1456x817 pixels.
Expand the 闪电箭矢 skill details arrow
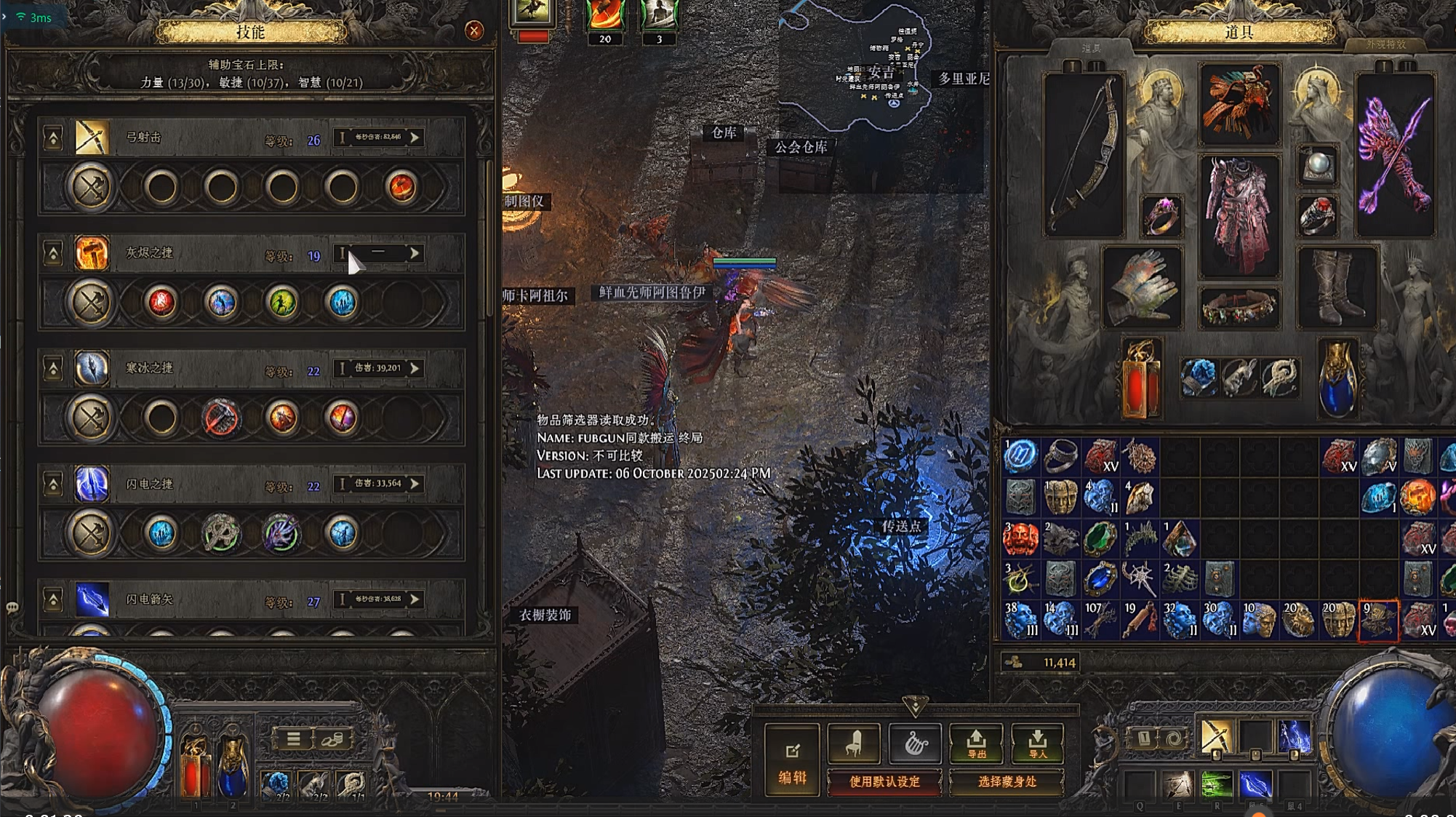pyautogui.click(x=415, y=599)
